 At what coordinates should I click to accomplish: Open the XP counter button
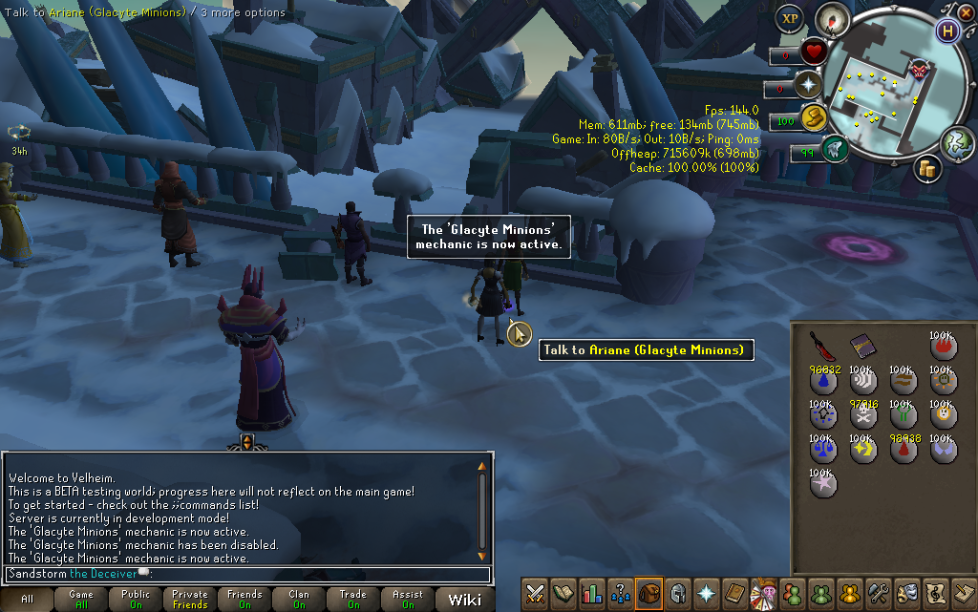[790, 18]
